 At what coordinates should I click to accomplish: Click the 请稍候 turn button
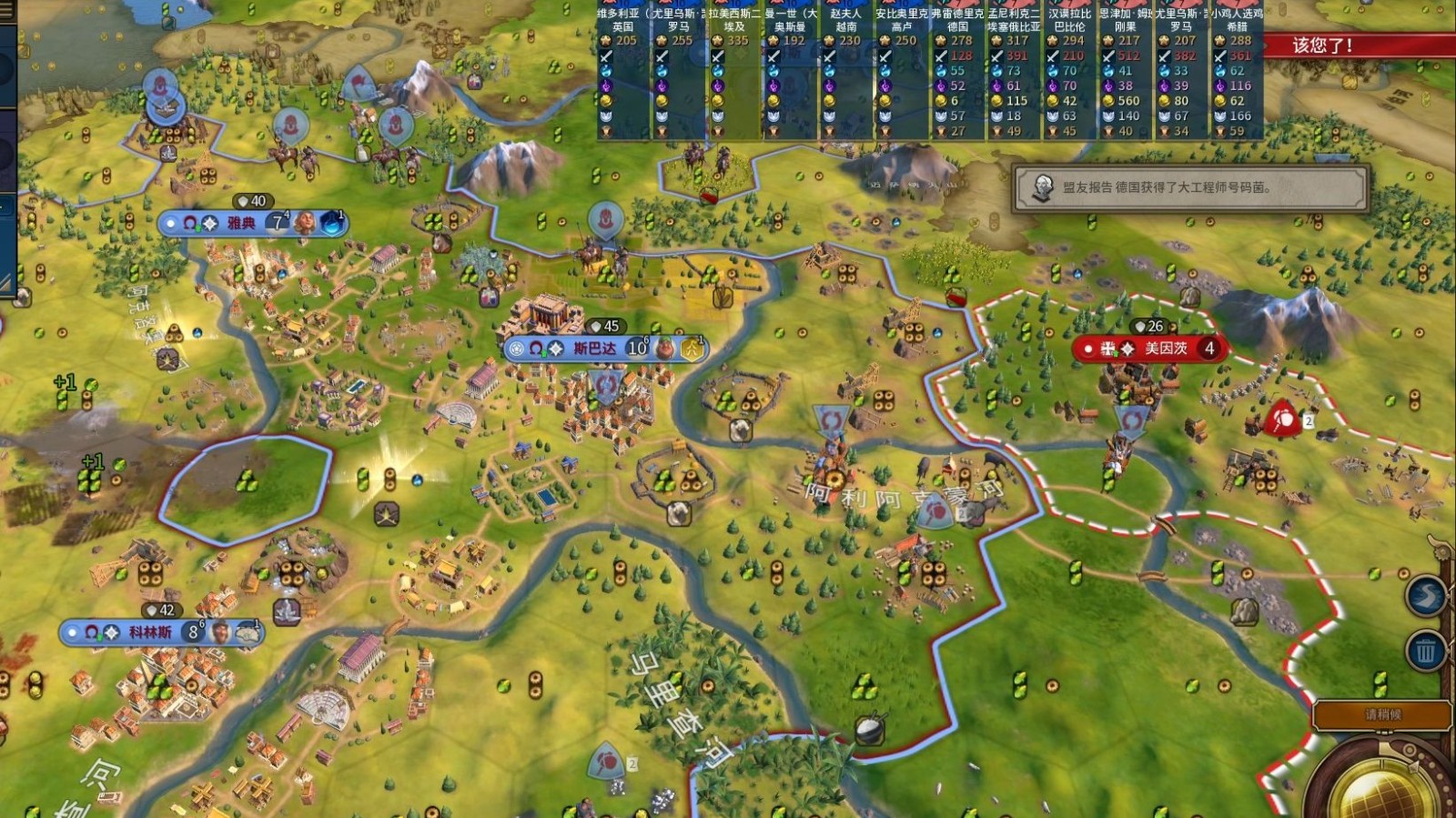point(1381,715)
